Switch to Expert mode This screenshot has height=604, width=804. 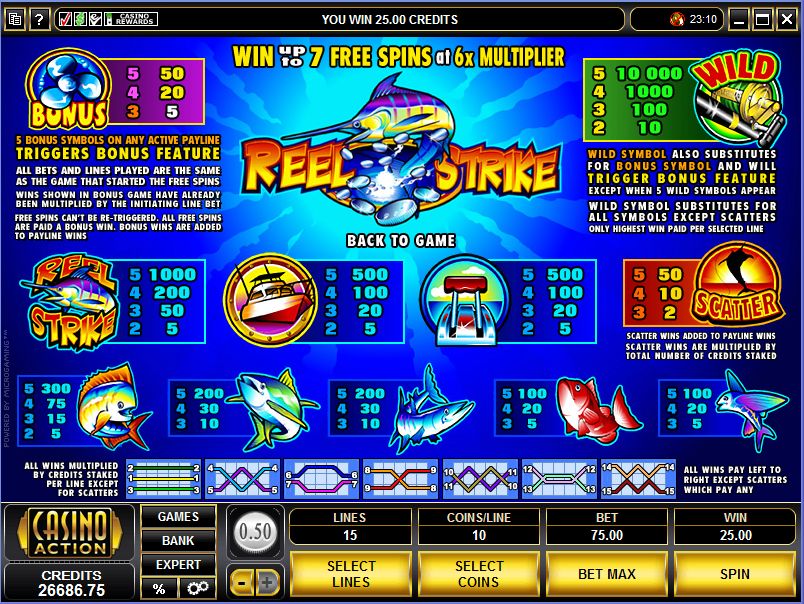(x=178, y=565)
